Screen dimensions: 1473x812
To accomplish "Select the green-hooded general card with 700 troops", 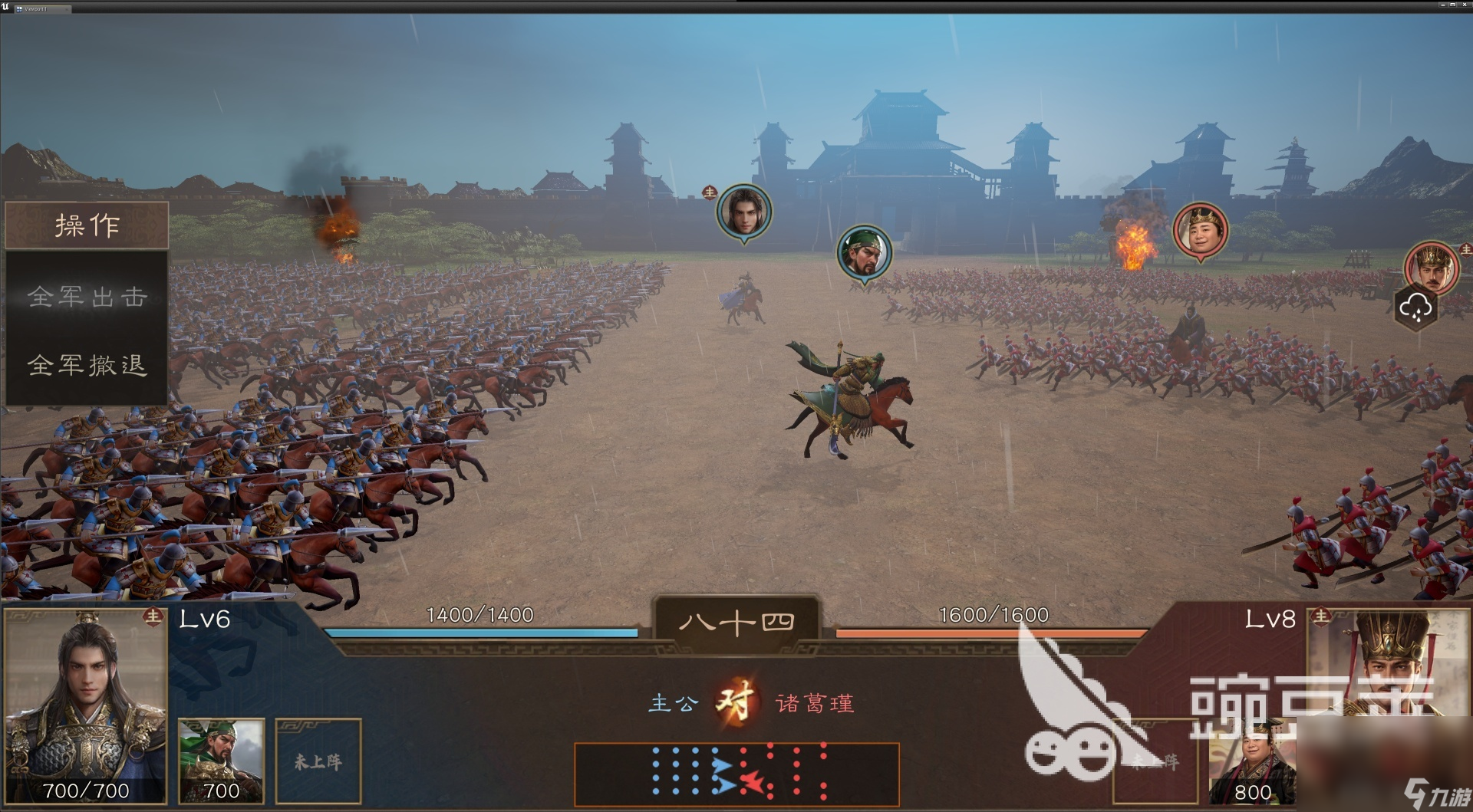I will pos(221,761).
